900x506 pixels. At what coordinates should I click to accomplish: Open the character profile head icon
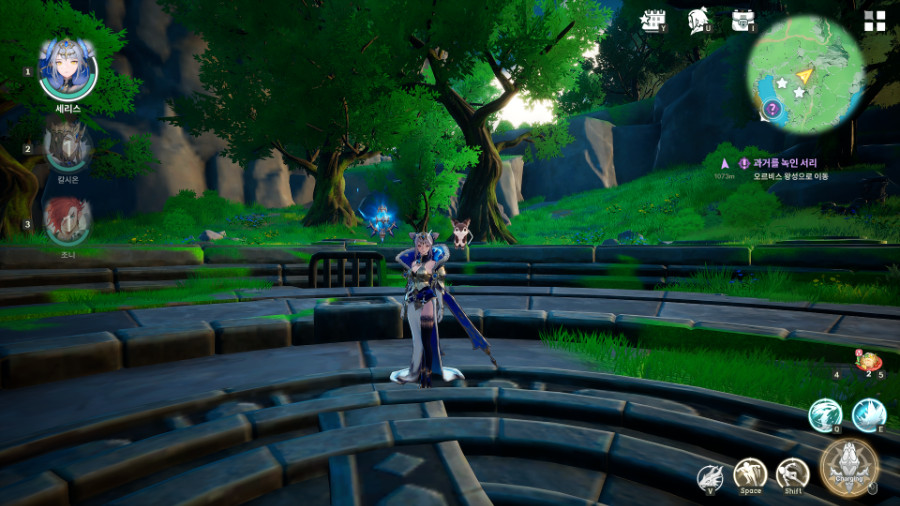tap(699, 21)
